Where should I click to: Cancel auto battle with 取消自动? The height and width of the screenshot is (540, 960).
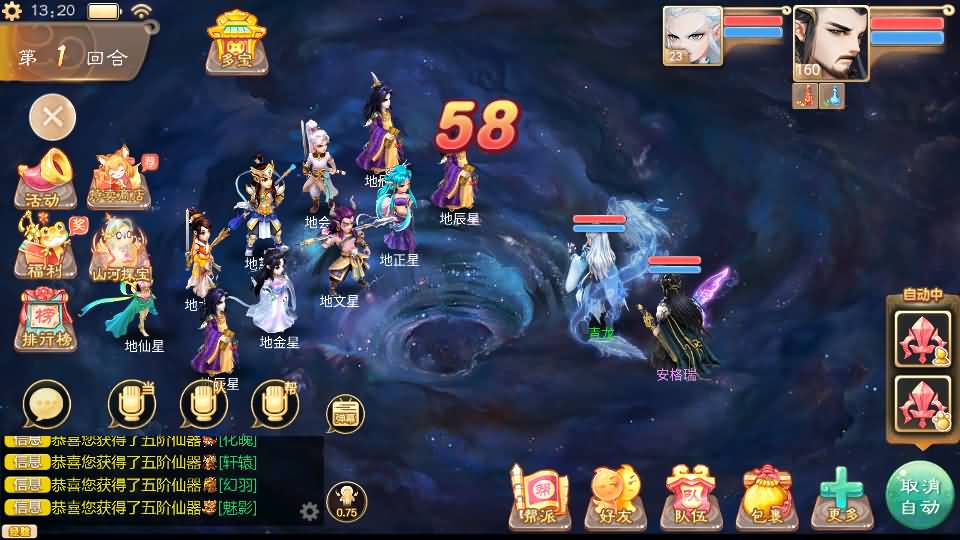click(920, 496)
